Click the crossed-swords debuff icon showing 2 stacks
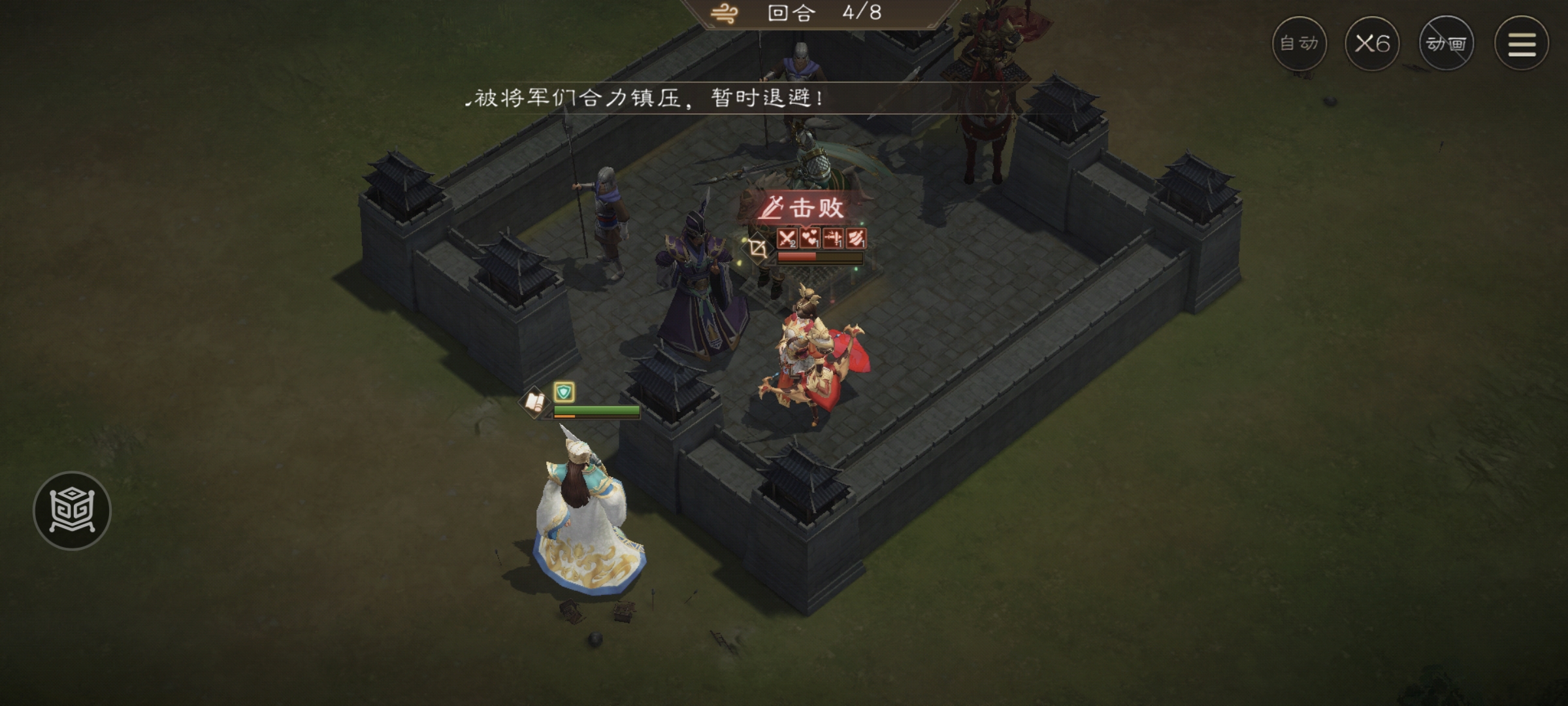The image size is (1568, 706). (x=787, y=238)
